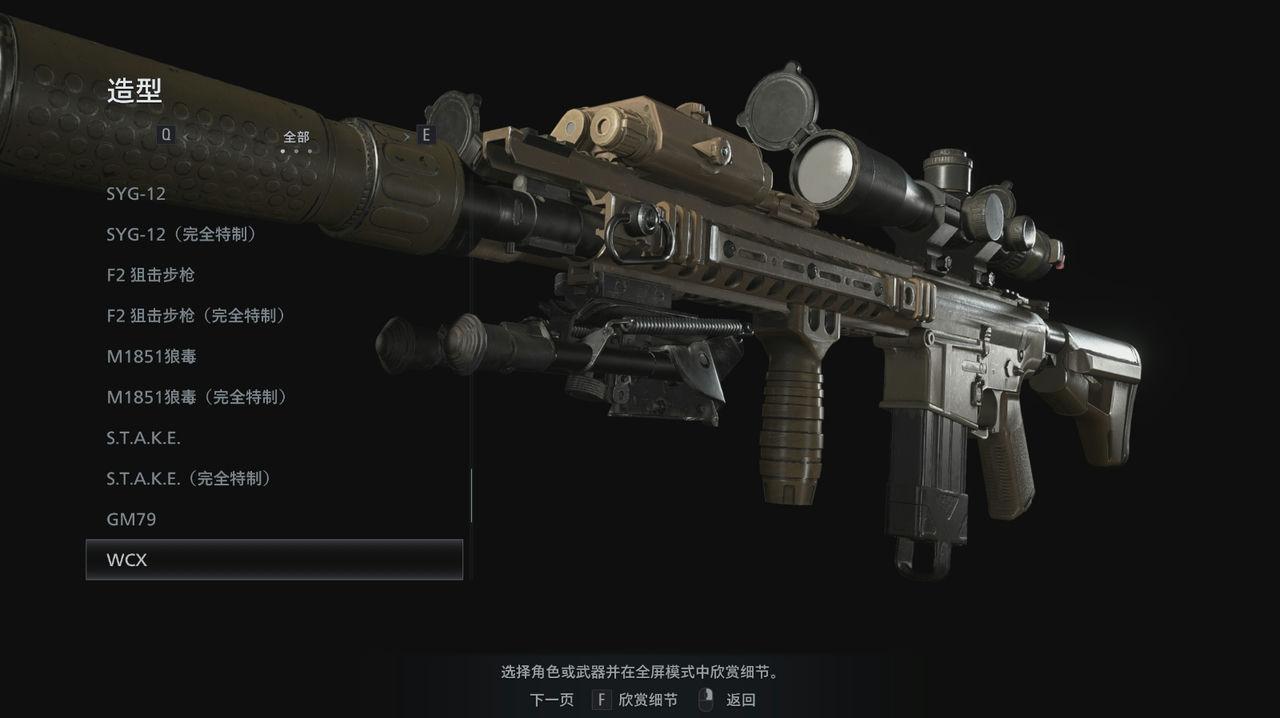The width and height of the screenshot is (1280, 718).
Task: Switch to the 全部 category tab
Action: click(296, 137)
